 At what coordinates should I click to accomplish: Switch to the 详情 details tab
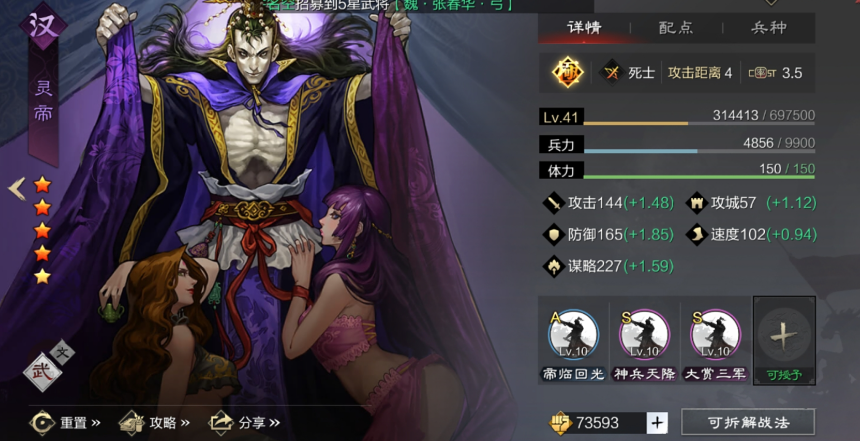pos(583,27)
